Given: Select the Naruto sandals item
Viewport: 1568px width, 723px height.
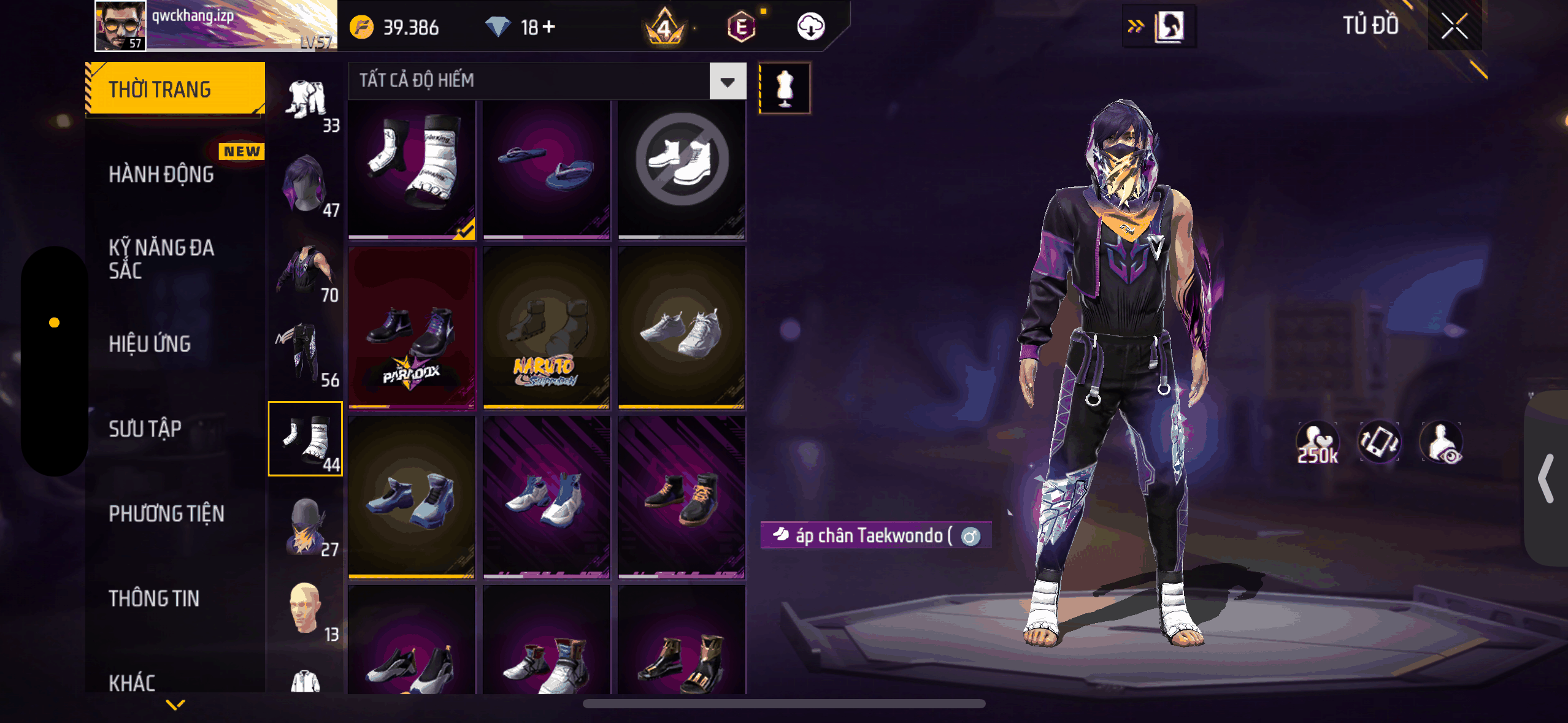Looking at the screenshot, I should tap(547, 329).
